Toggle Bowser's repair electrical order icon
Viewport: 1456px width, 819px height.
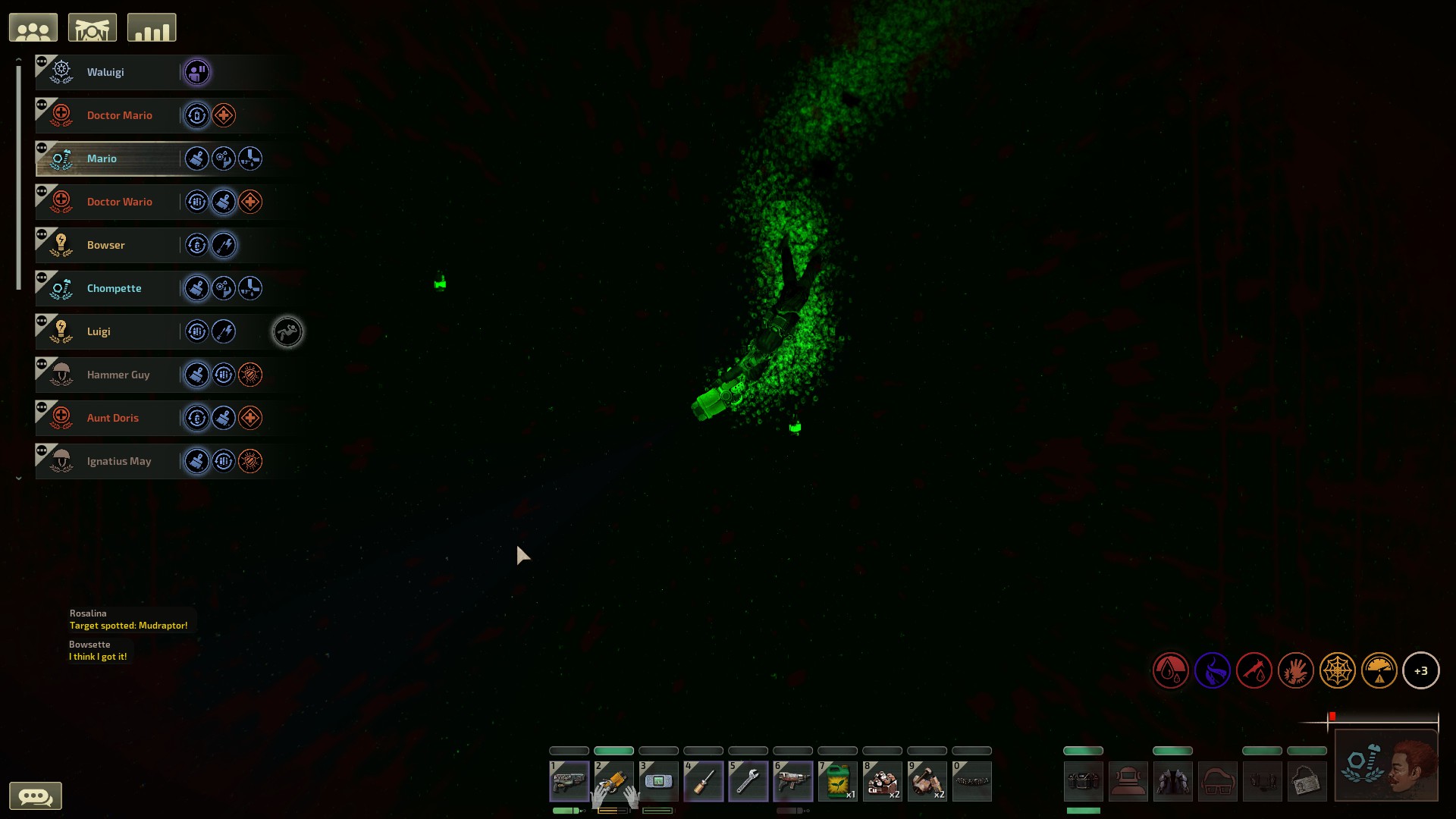tap(224, 245)
